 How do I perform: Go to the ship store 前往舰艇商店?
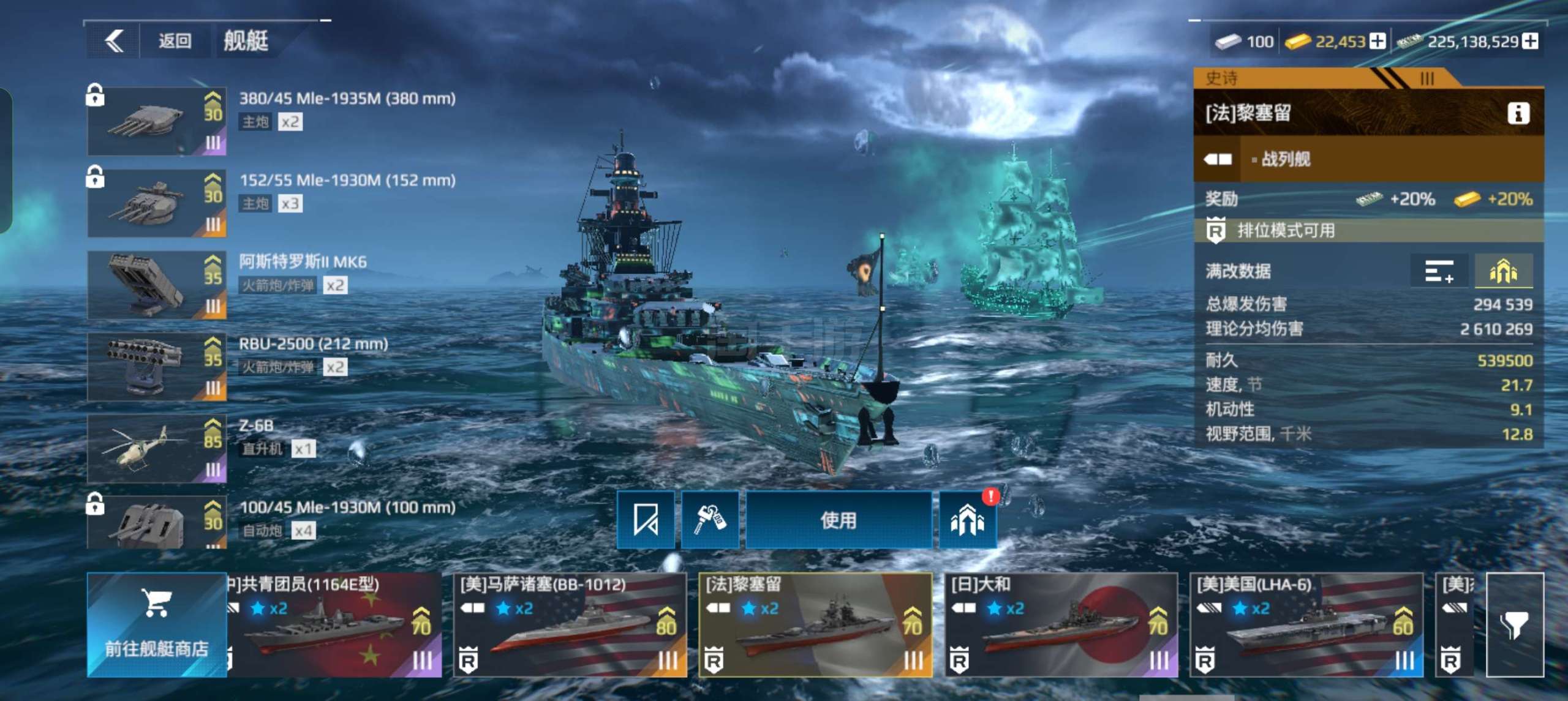point(157,624)
